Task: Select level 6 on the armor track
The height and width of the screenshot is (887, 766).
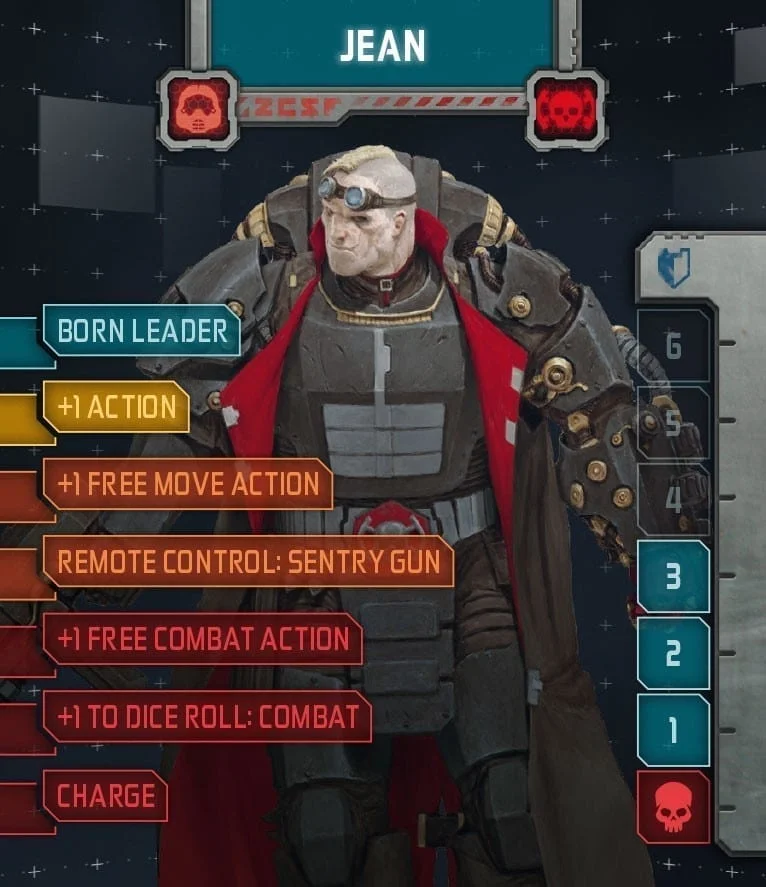Action: coord(673,346)
